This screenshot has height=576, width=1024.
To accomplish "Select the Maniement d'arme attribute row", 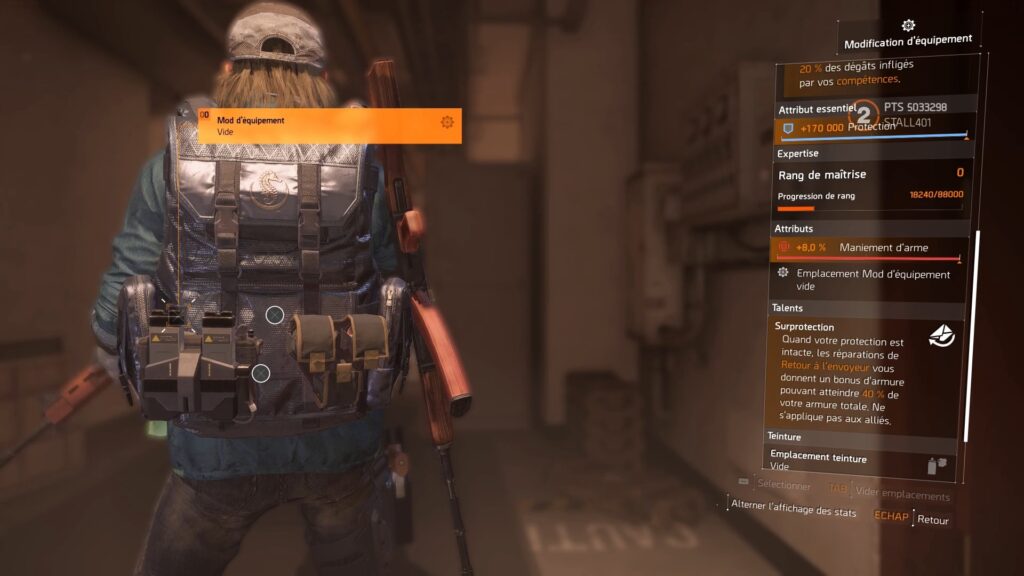I will pos(870,248).
